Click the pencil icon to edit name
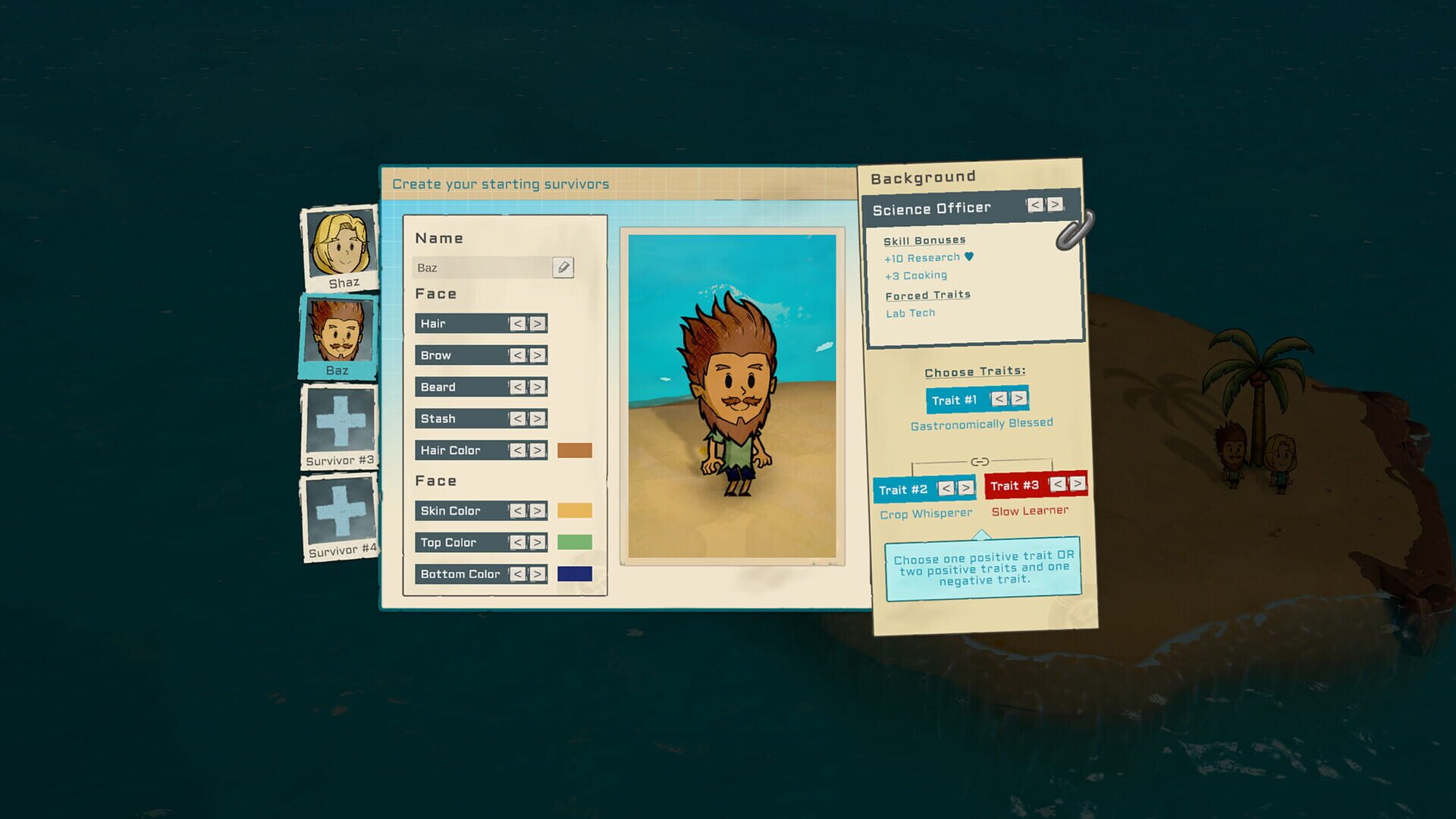This screenshot has width=1456, height=819. (562, 267)
